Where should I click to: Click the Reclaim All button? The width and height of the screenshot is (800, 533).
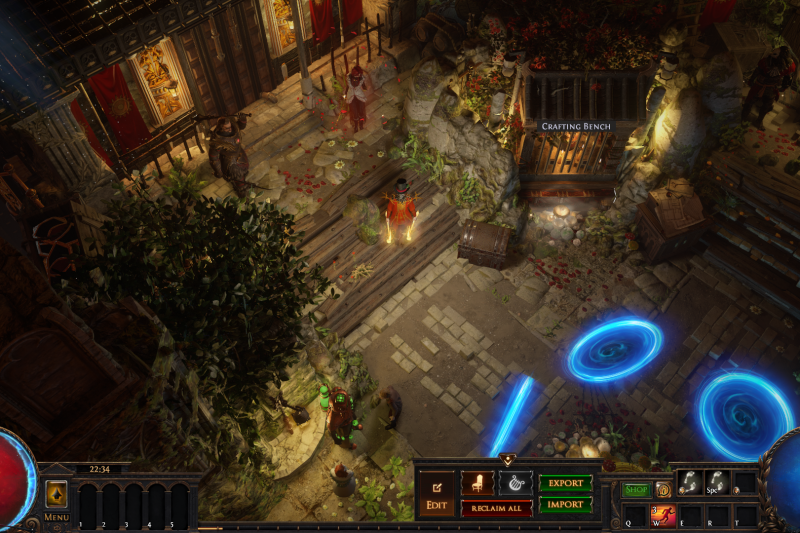[x=496, y=508]
